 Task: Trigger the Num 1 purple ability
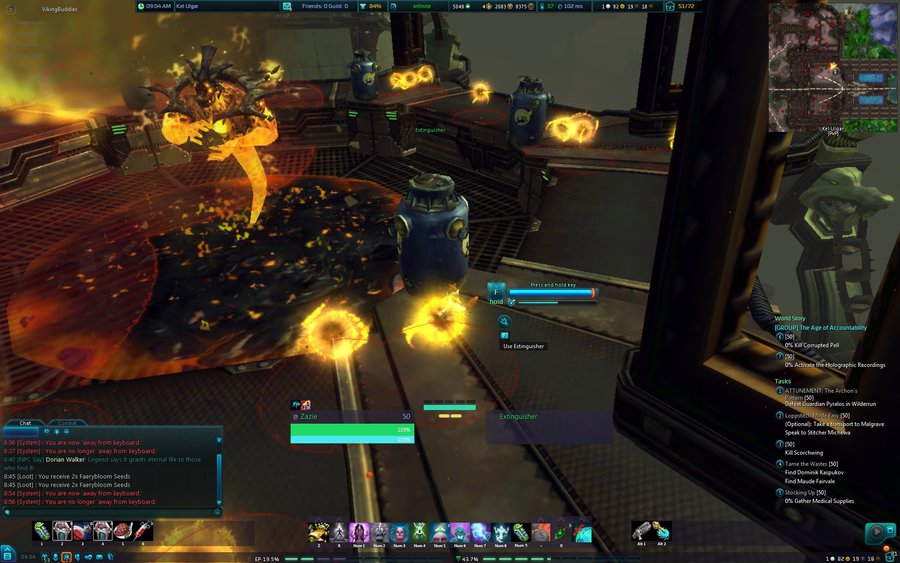358,531
